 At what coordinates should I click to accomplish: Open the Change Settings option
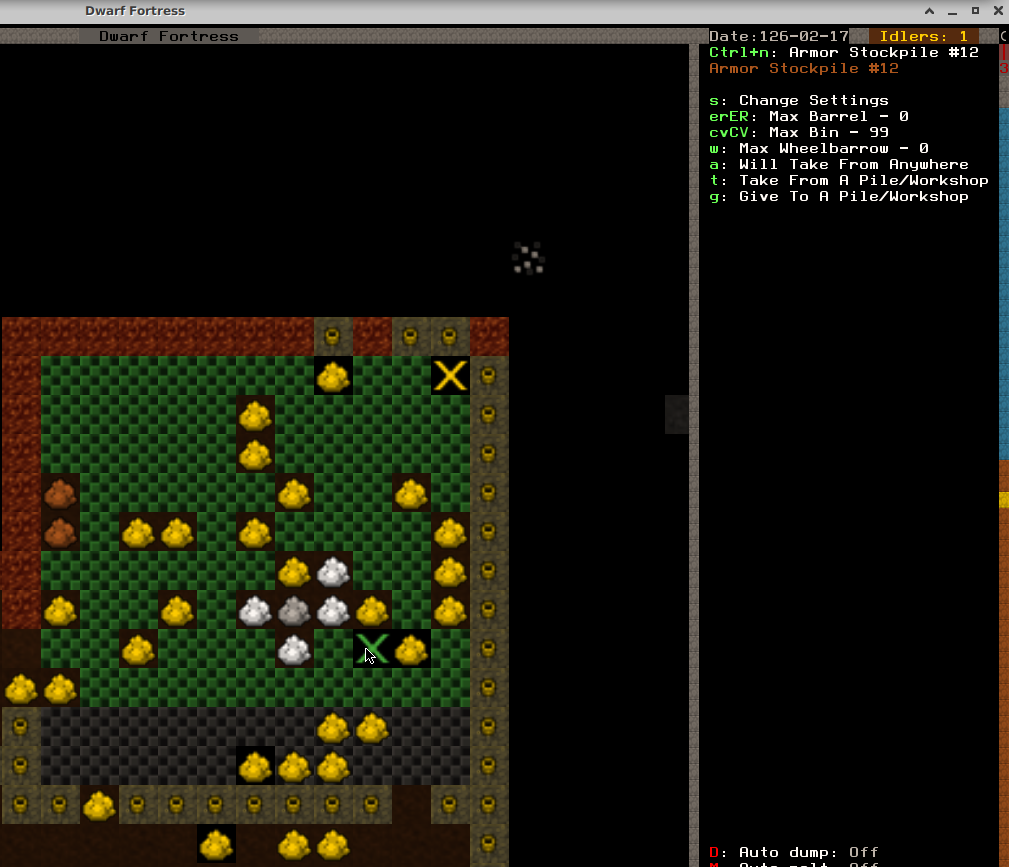point(798,101)
